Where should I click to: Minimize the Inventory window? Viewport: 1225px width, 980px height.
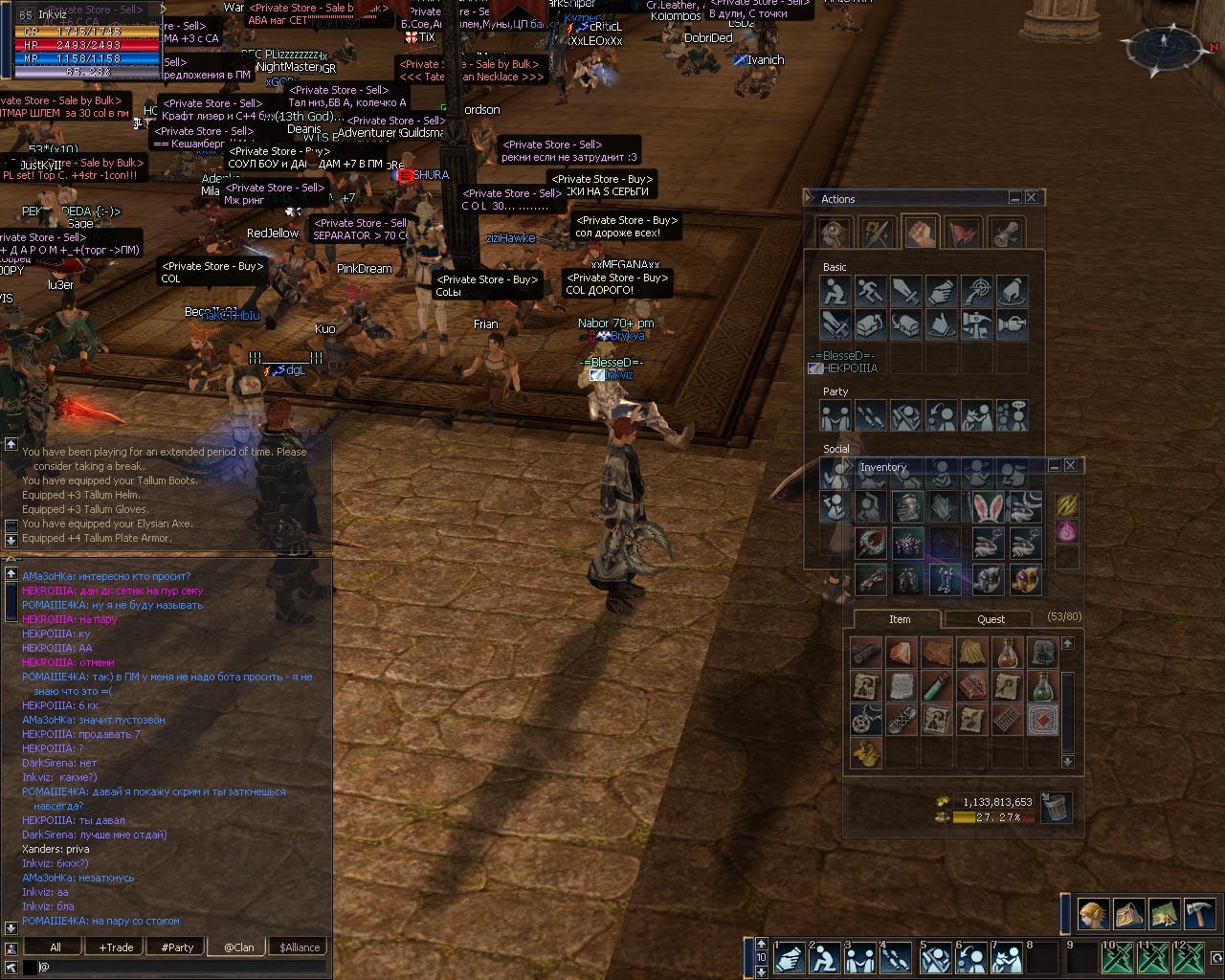1054,465
